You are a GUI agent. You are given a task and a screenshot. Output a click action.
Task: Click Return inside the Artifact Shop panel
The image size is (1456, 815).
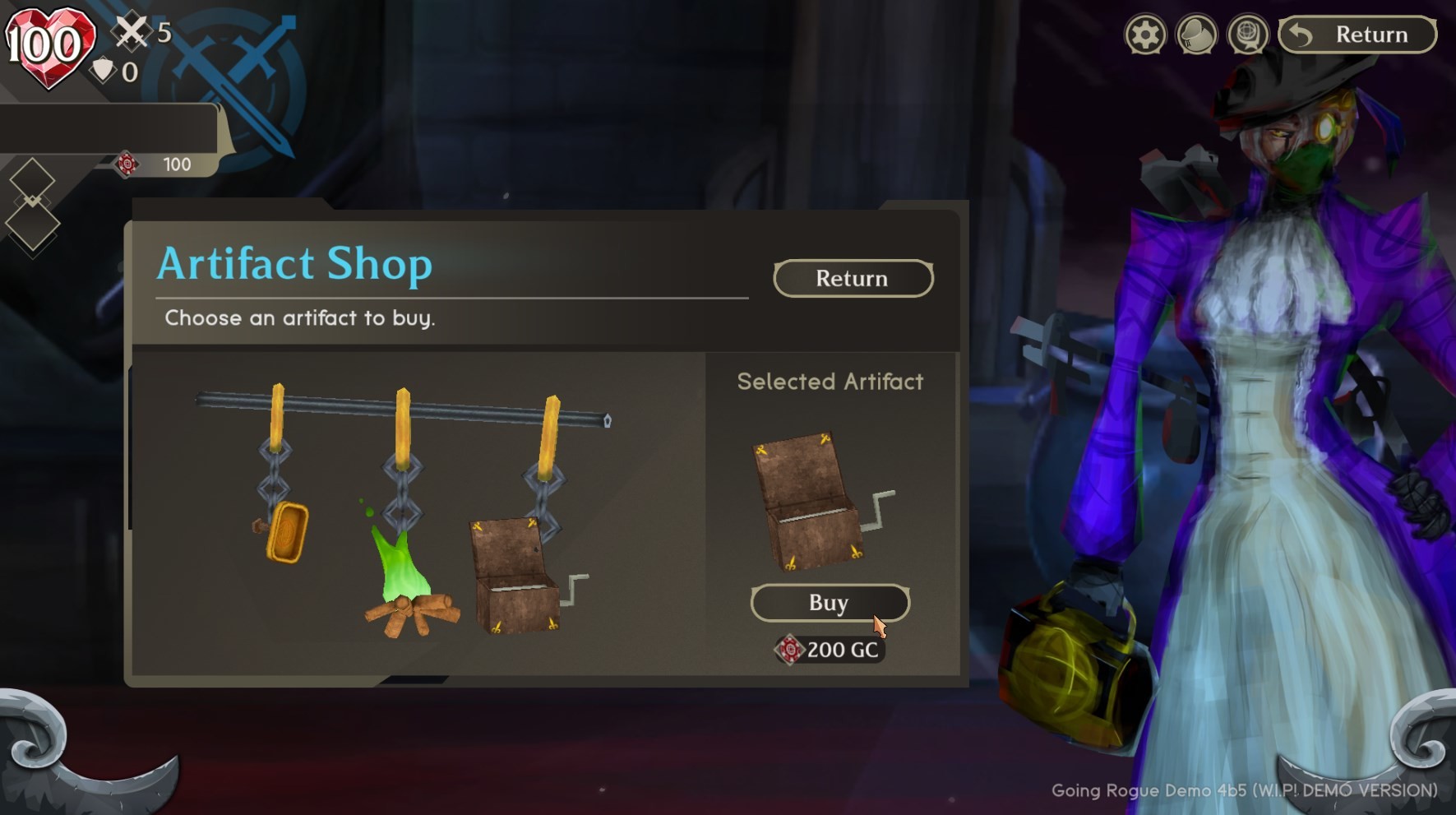853,278
